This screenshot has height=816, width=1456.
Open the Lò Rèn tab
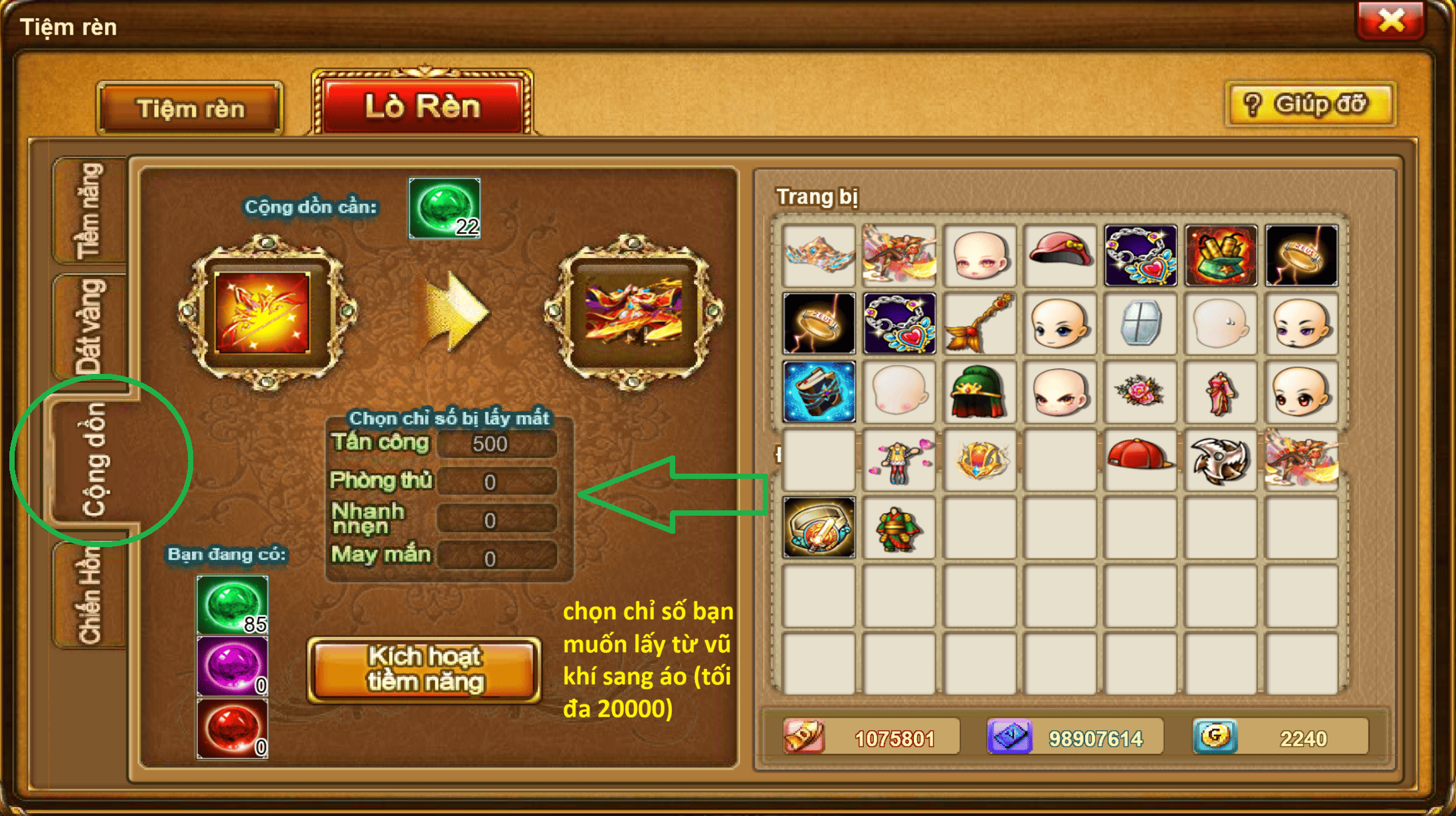(422, 106)
